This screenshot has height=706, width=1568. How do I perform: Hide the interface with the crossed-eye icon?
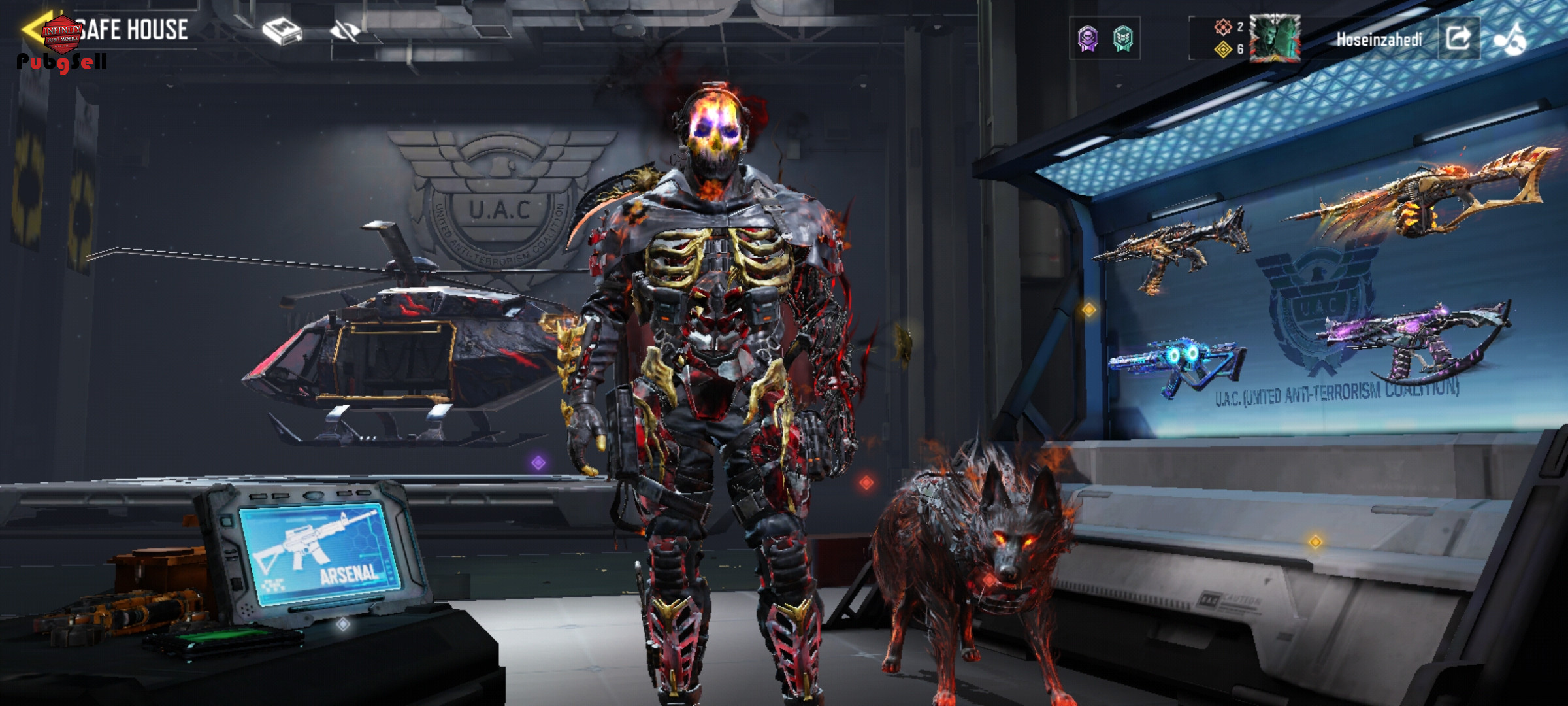pyautogui.click(x=345, y=31)
